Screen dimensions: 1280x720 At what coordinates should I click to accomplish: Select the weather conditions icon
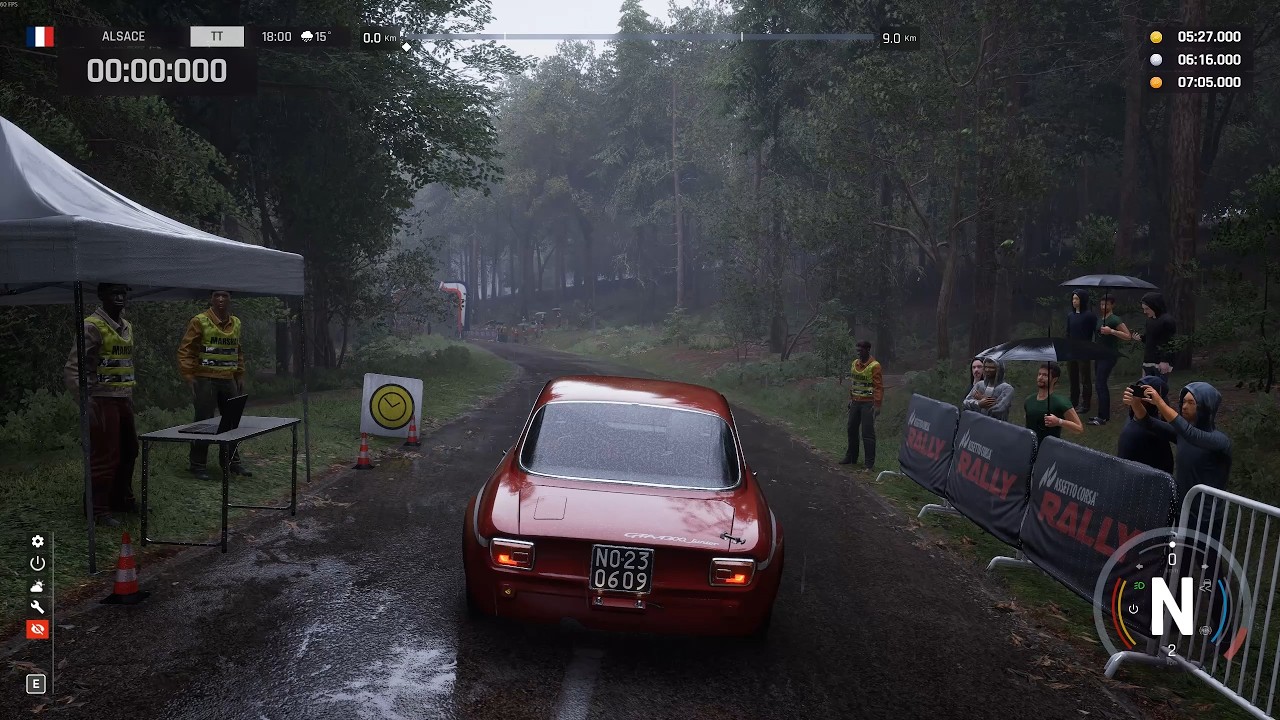[x=37, y=586]
